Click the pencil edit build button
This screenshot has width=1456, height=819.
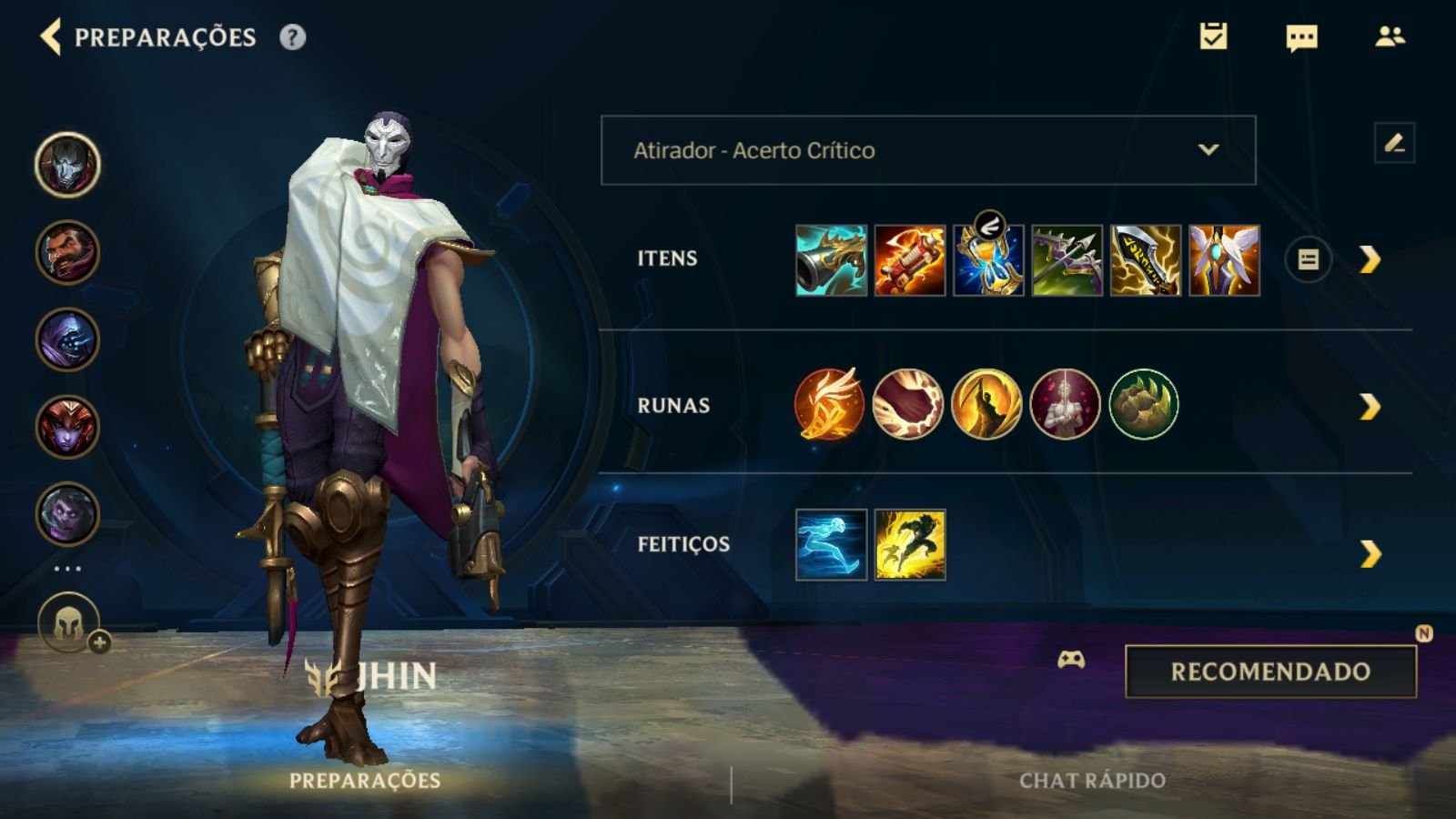[x=1394, y=144]
